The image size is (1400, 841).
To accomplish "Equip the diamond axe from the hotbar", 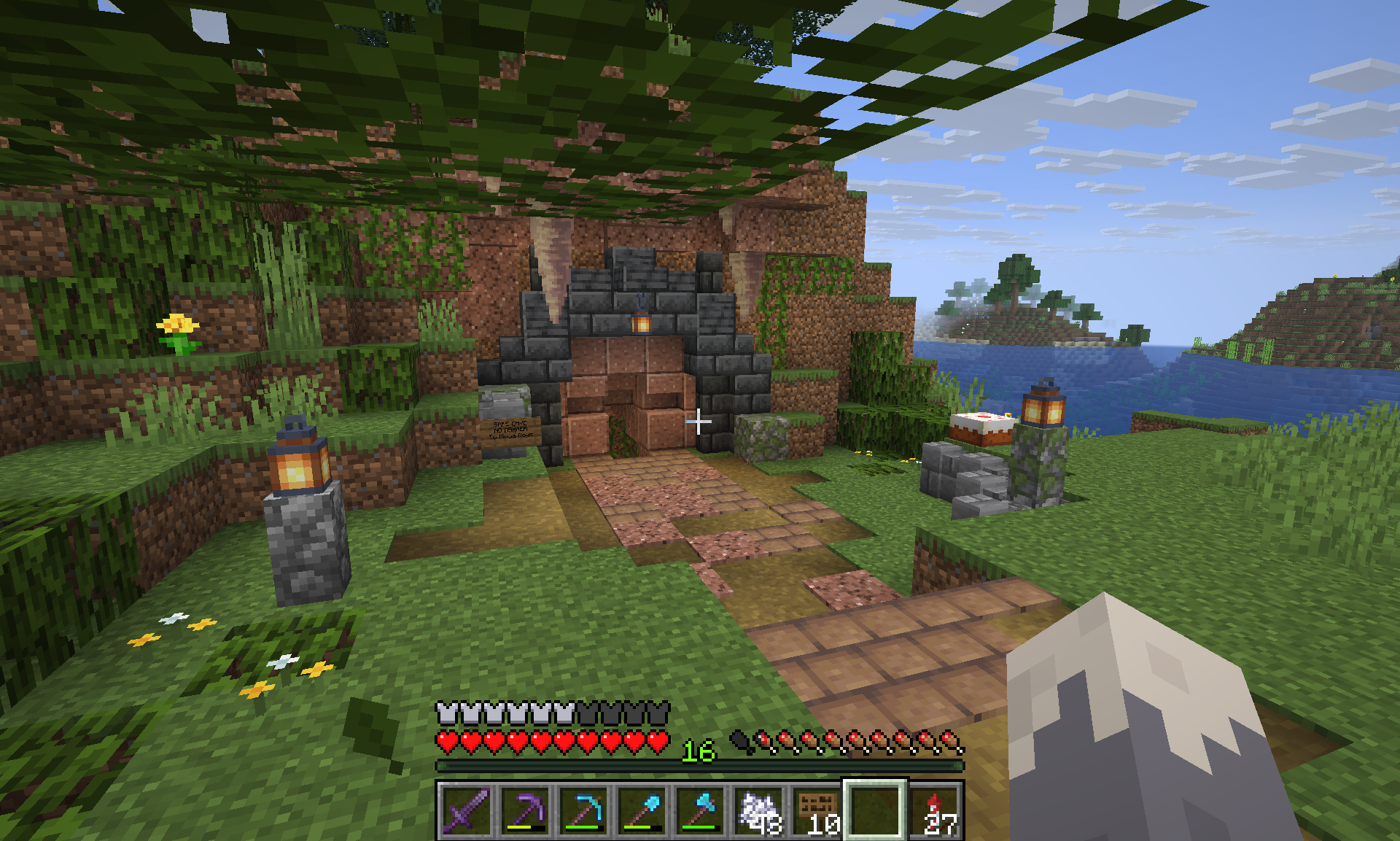I will [700, 810].
